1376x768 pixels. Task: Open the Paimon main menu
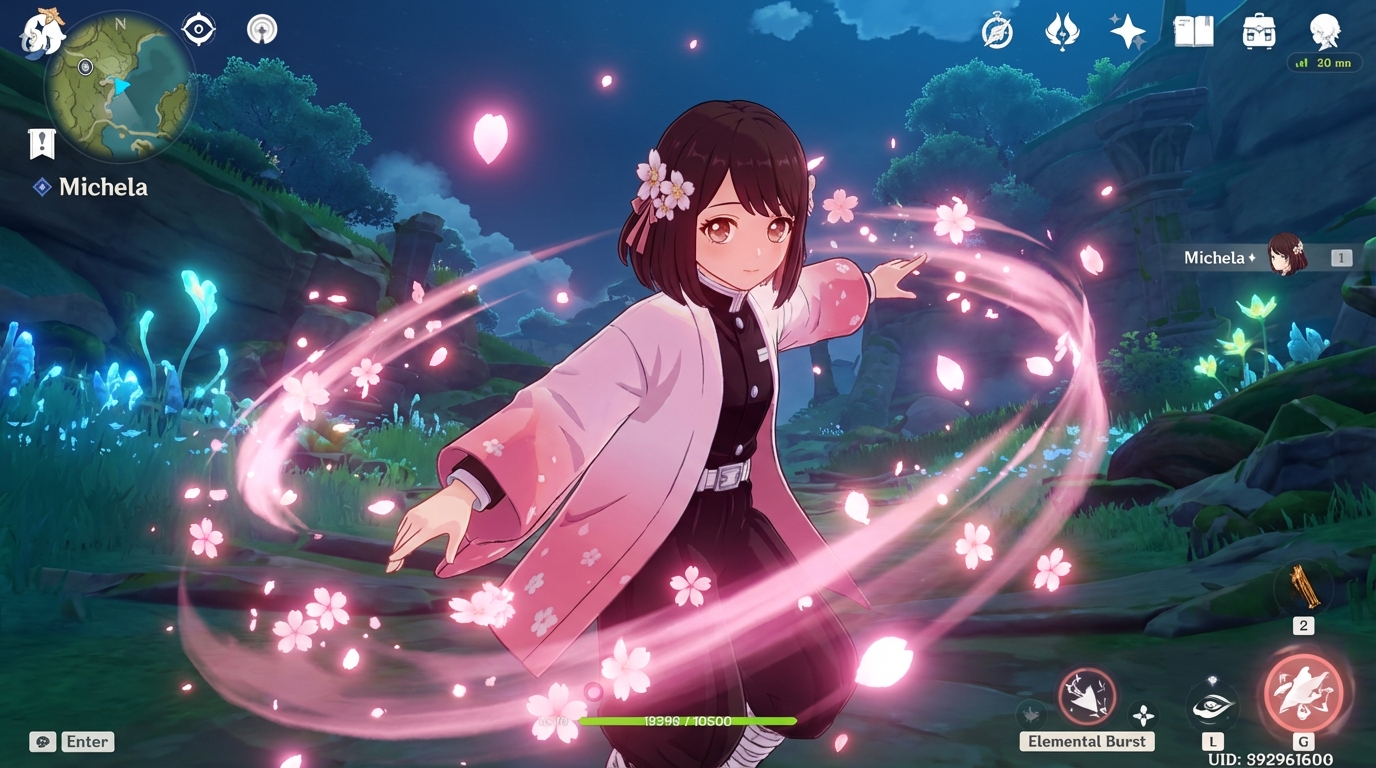[40, 32]
